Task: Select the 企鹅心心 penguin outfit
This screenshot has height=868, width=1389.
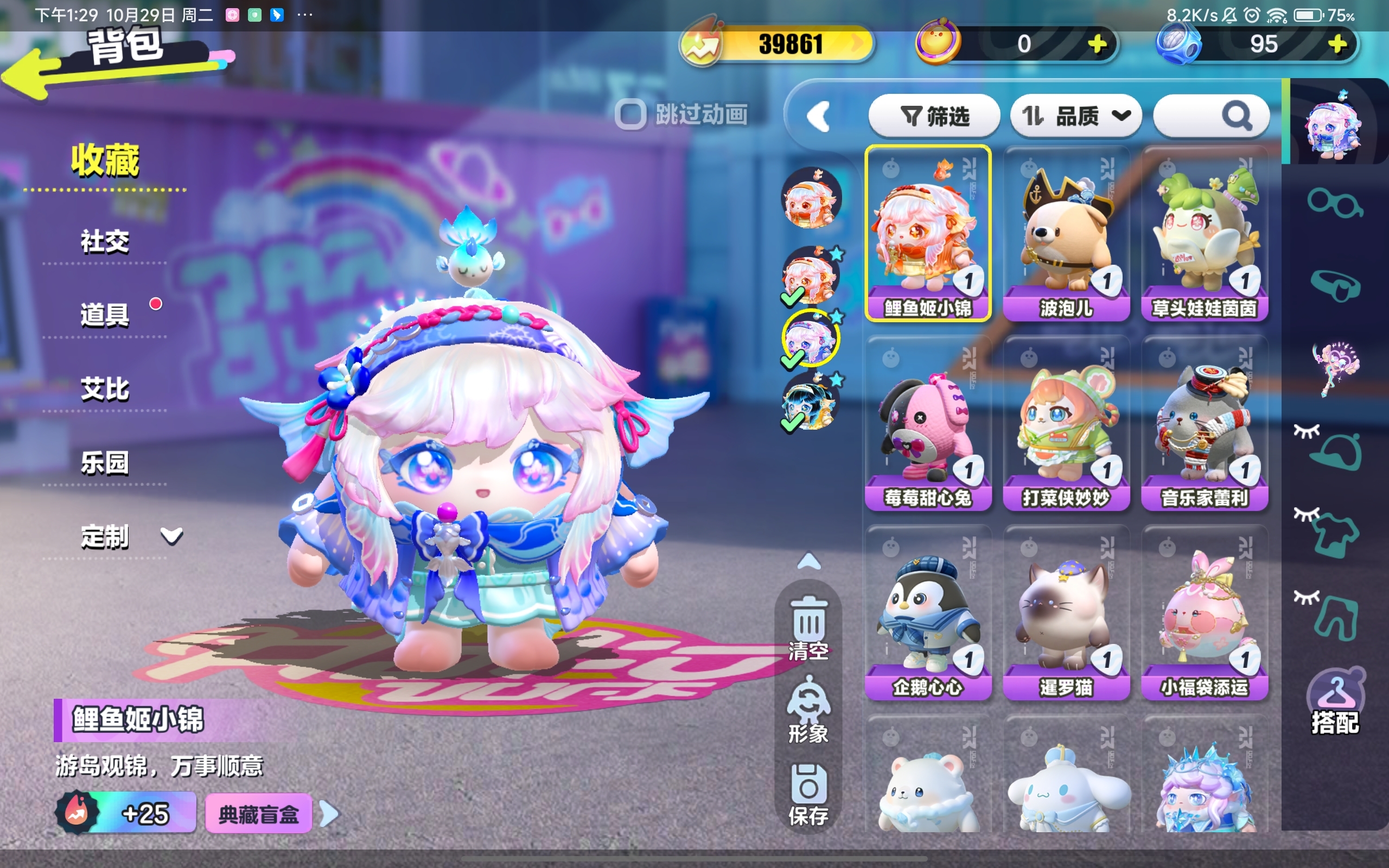Action: 927,612
